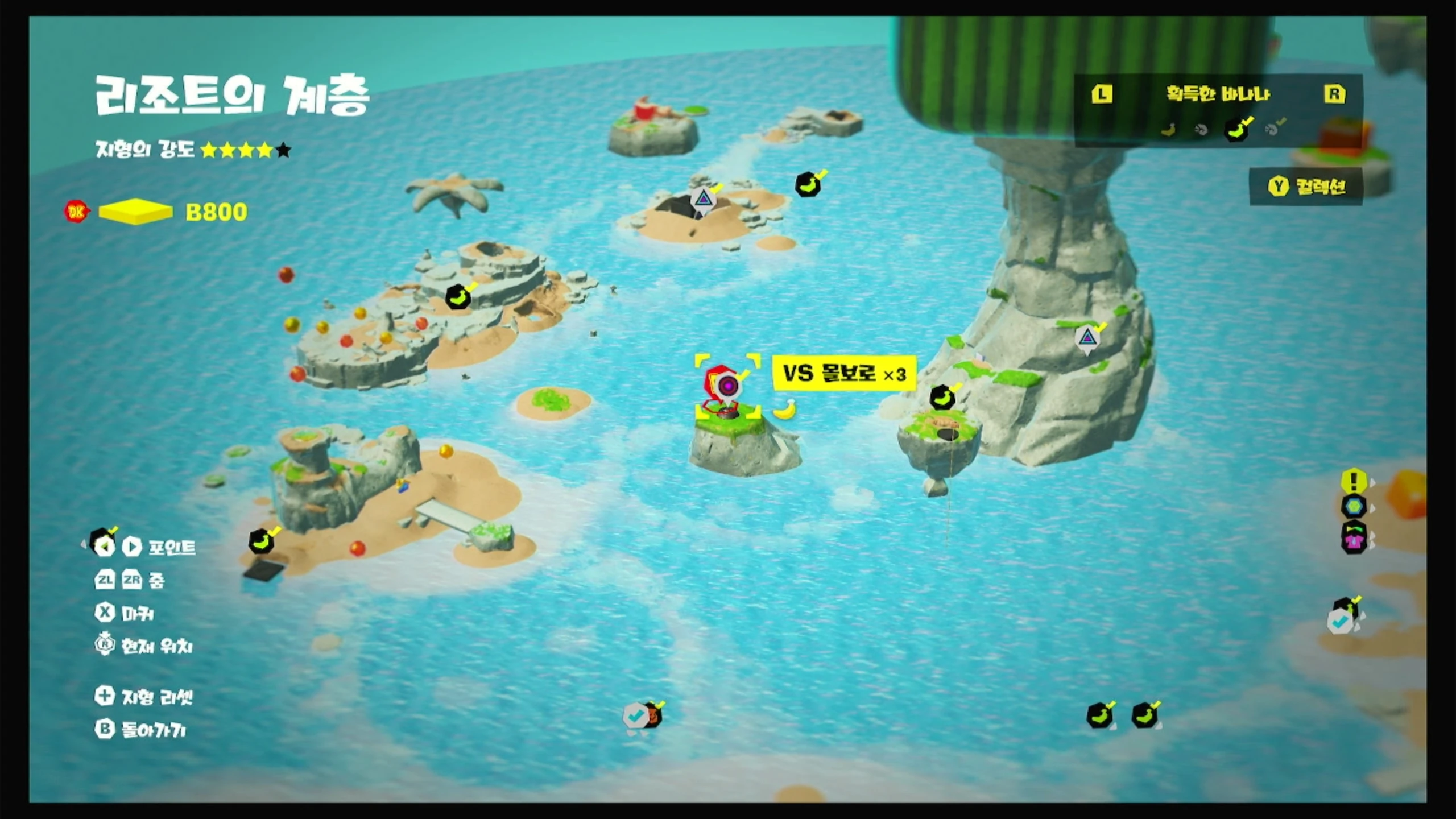The height and width of the screenshot is (819, 1456).
Task: Click the VS 몰보로 ×3 yellow label
Action: tap(844, 374)
